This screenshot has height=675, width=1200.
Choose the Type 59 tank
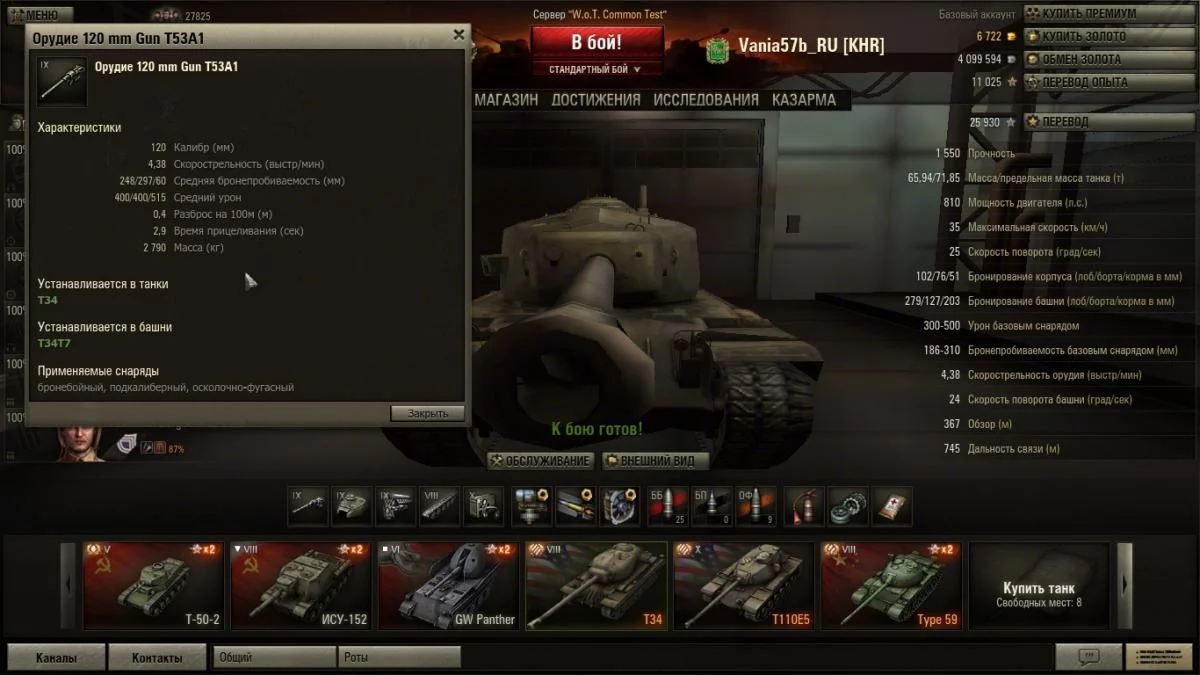tap(891, 587)
